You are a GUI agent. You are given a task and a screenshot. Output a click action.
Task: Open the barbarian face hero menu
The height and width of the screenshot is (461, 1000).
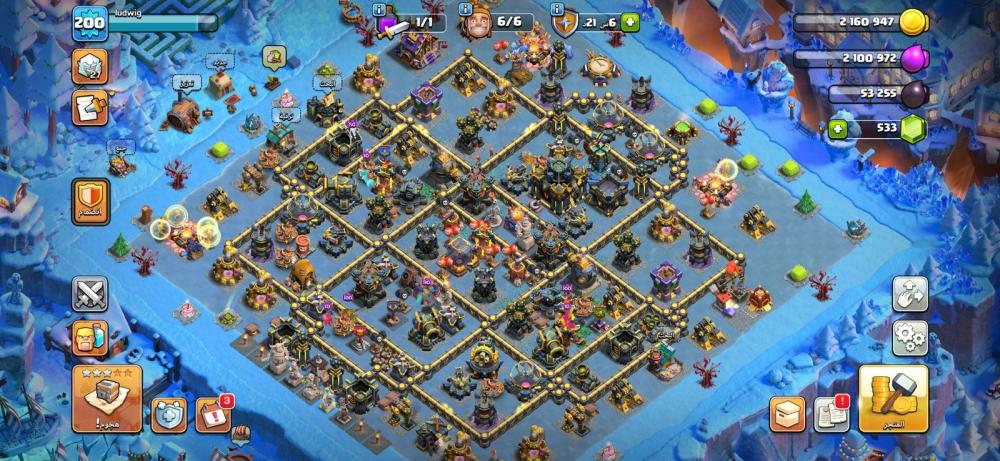point(90,338)
